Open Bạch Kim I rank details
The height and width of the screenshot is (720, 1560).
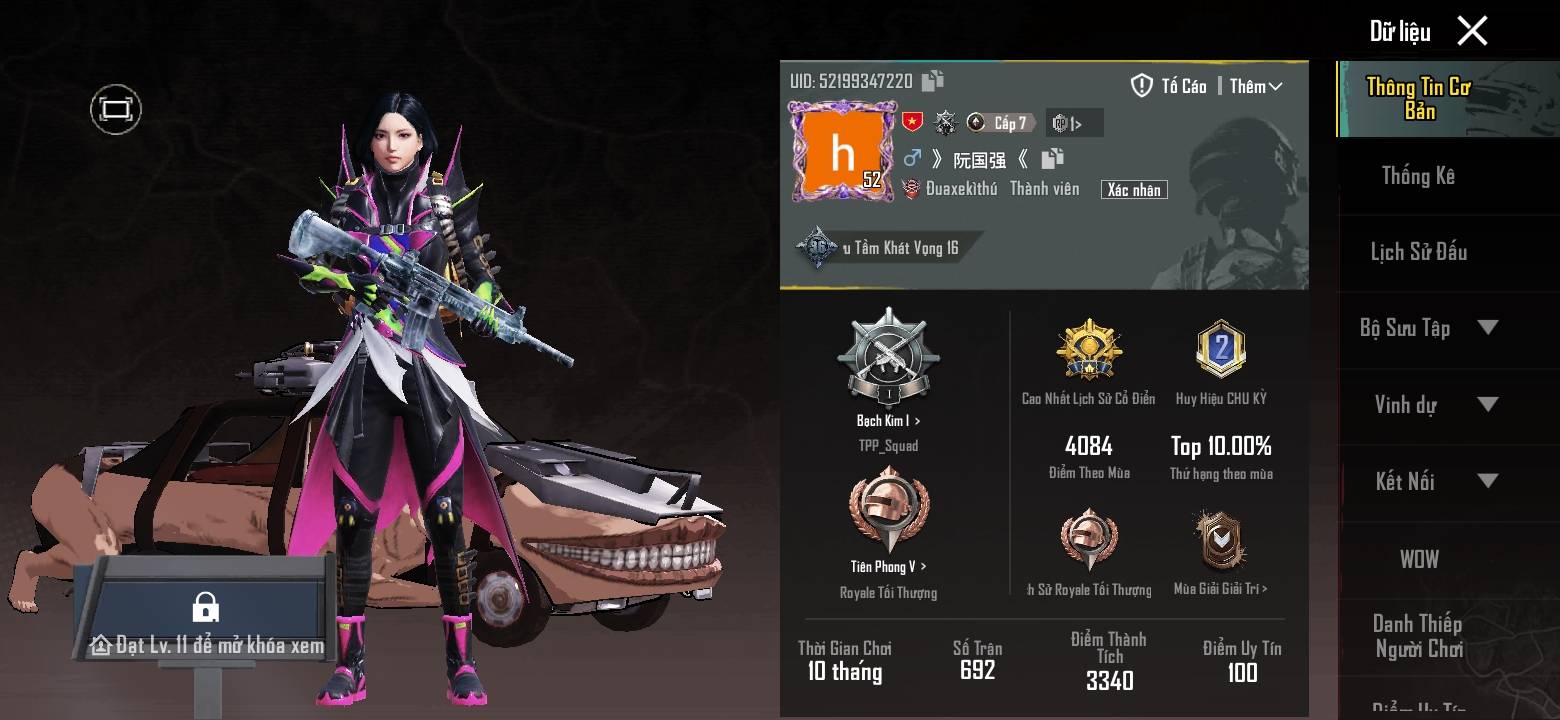coord(888,421)
